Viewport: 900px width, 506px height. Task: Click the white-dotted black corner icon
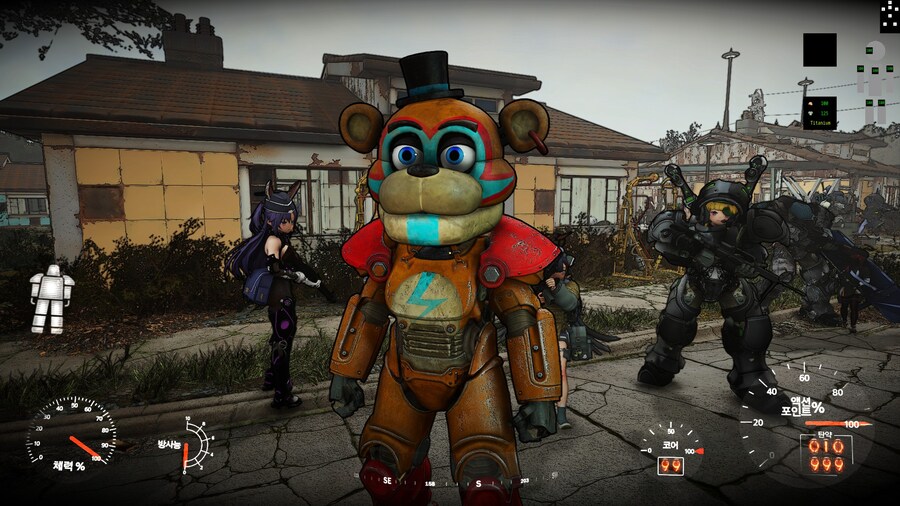pyautogui.click(x=889, y=15)
